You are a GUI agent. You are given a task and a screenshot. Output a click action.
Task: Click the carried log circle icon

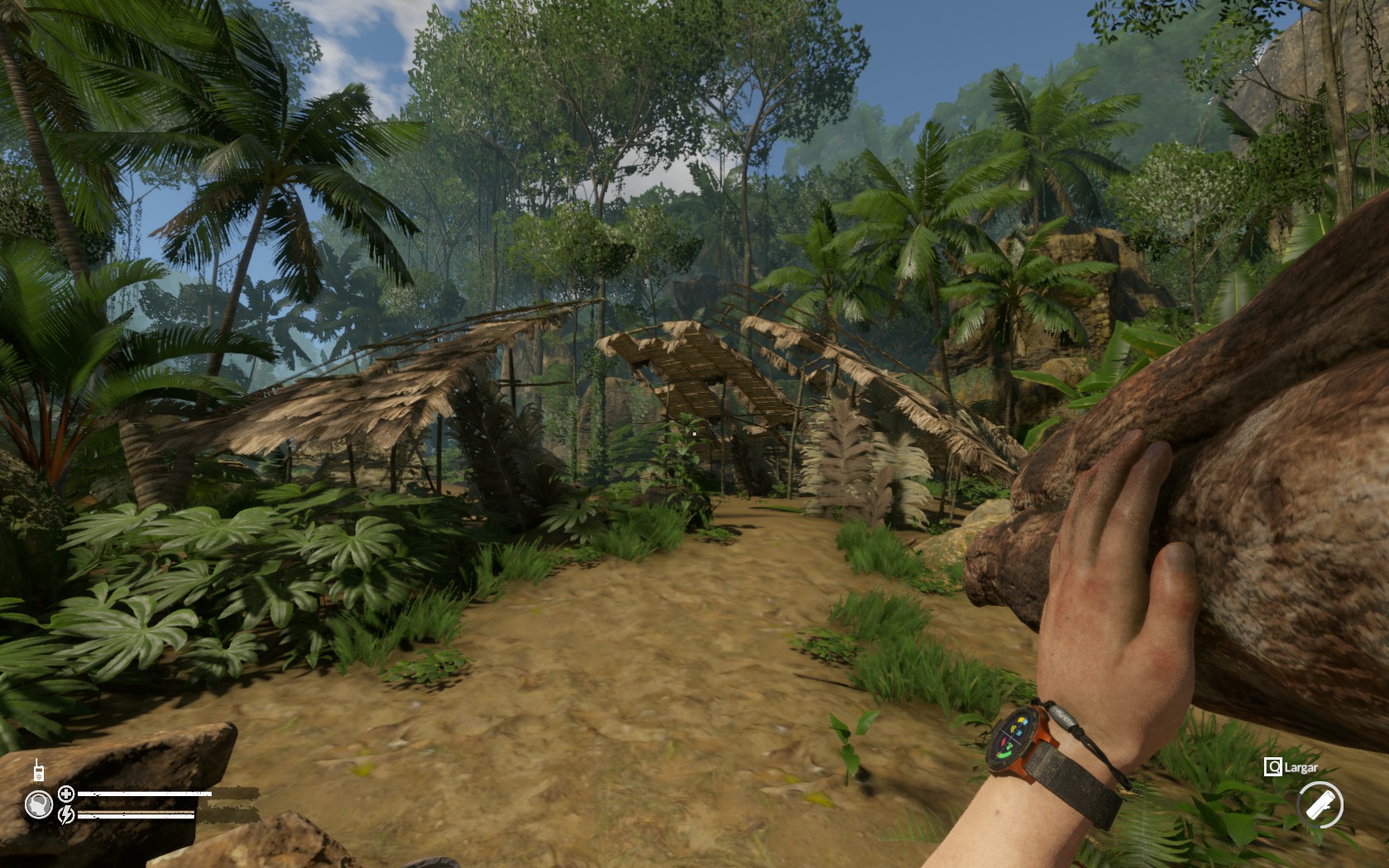click(1320, 804)
